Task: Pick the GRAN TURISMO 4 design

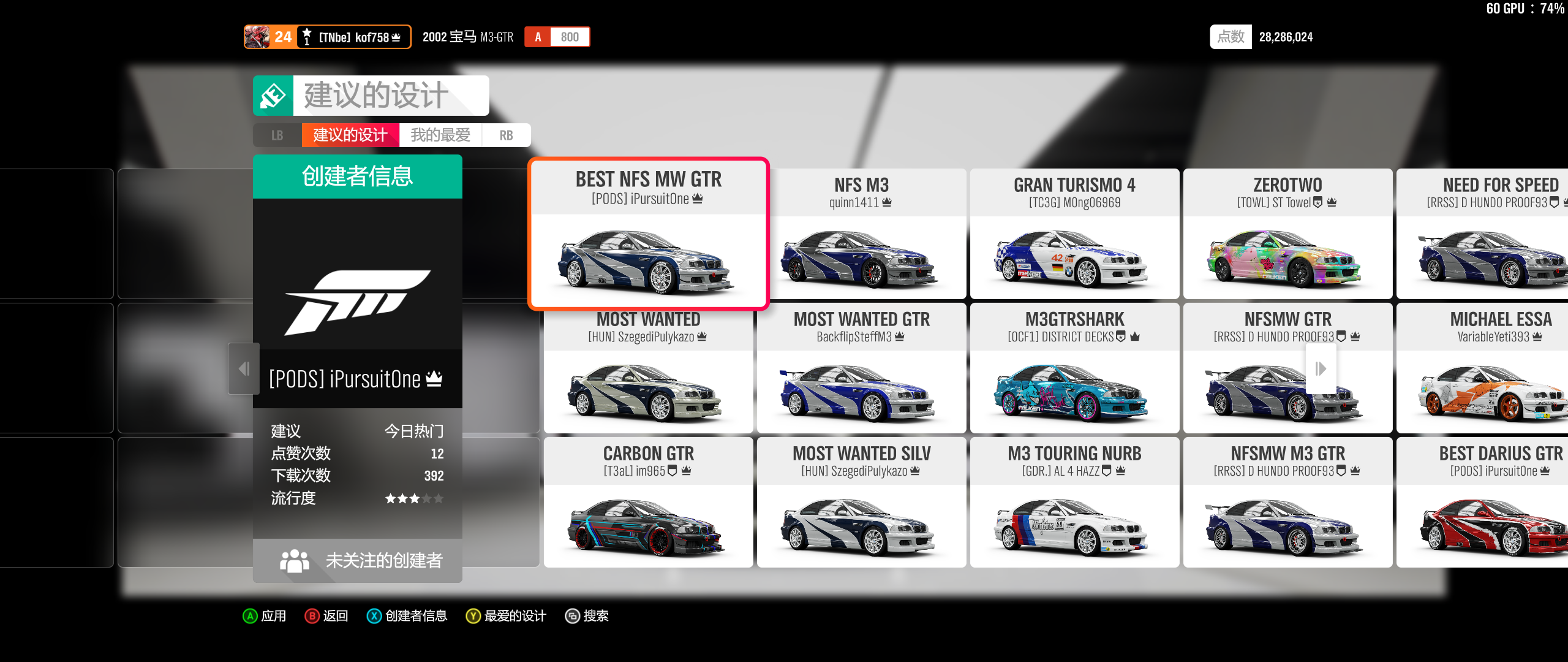Action: click(x=1074, y=234)
